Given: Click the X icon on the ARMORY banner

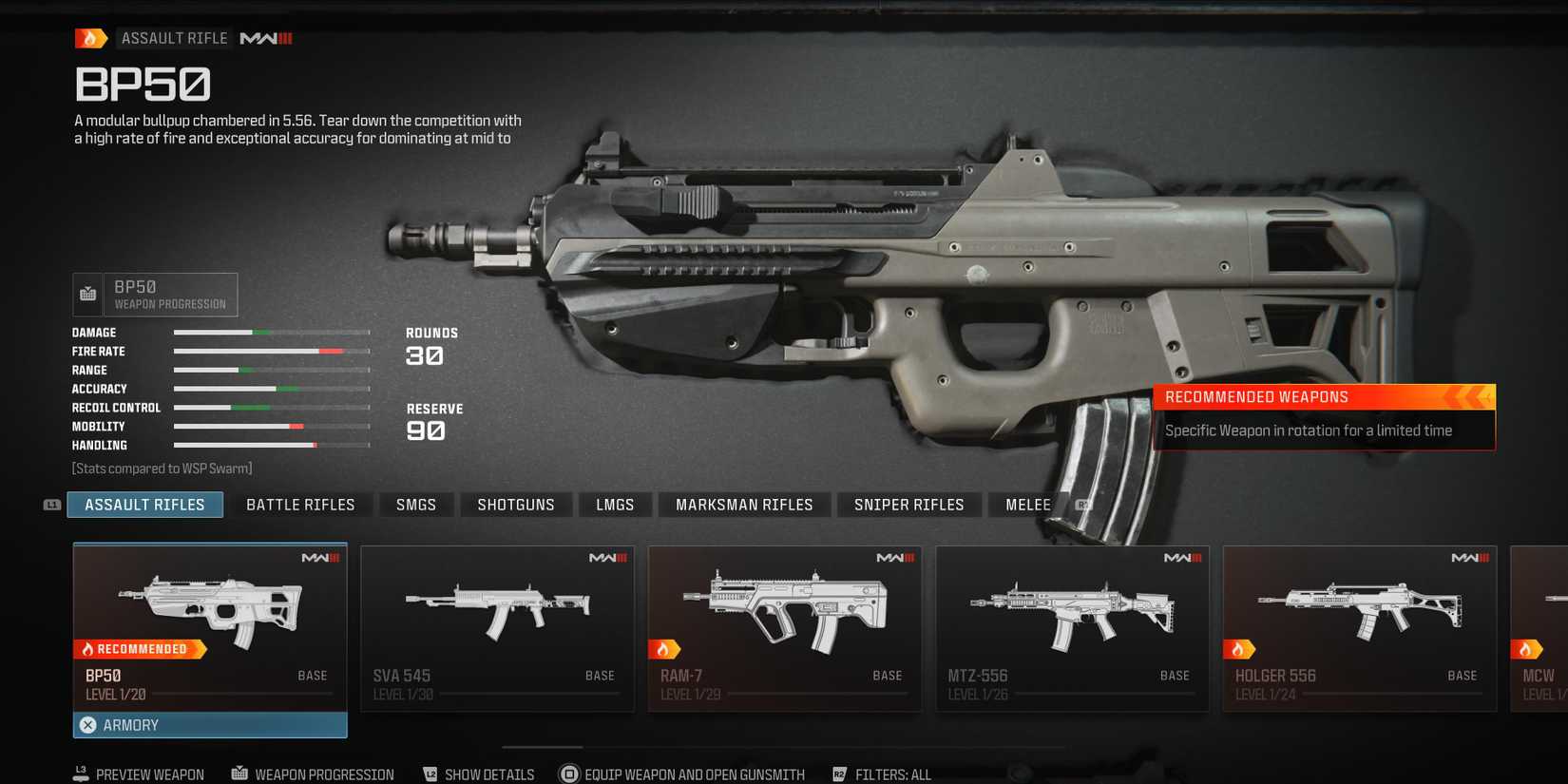Looking at the screenshot, I should tap(87, 724).
